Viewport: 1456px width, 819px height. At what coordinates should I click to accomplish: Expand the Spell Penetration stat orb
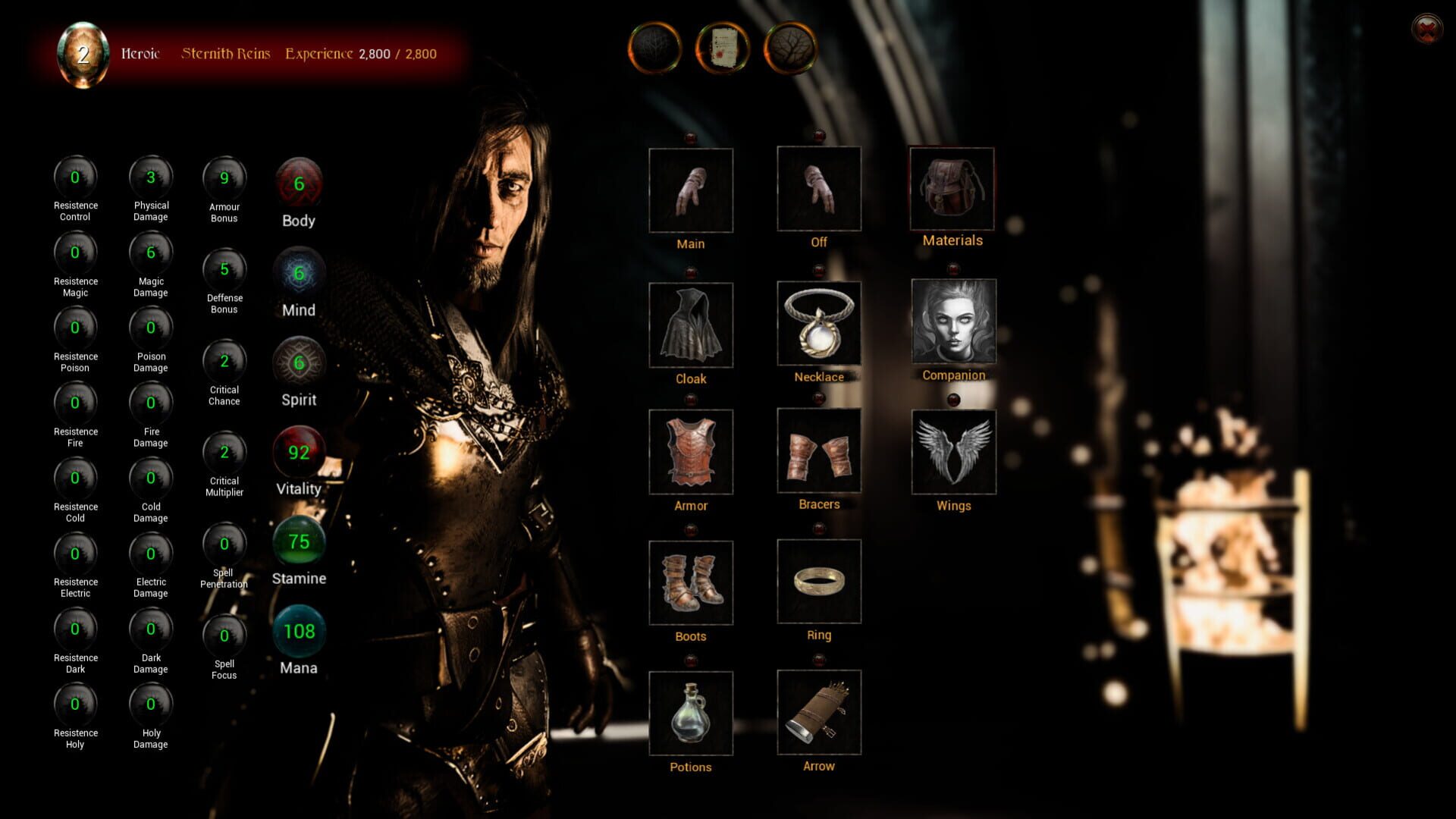click(224, 542)
